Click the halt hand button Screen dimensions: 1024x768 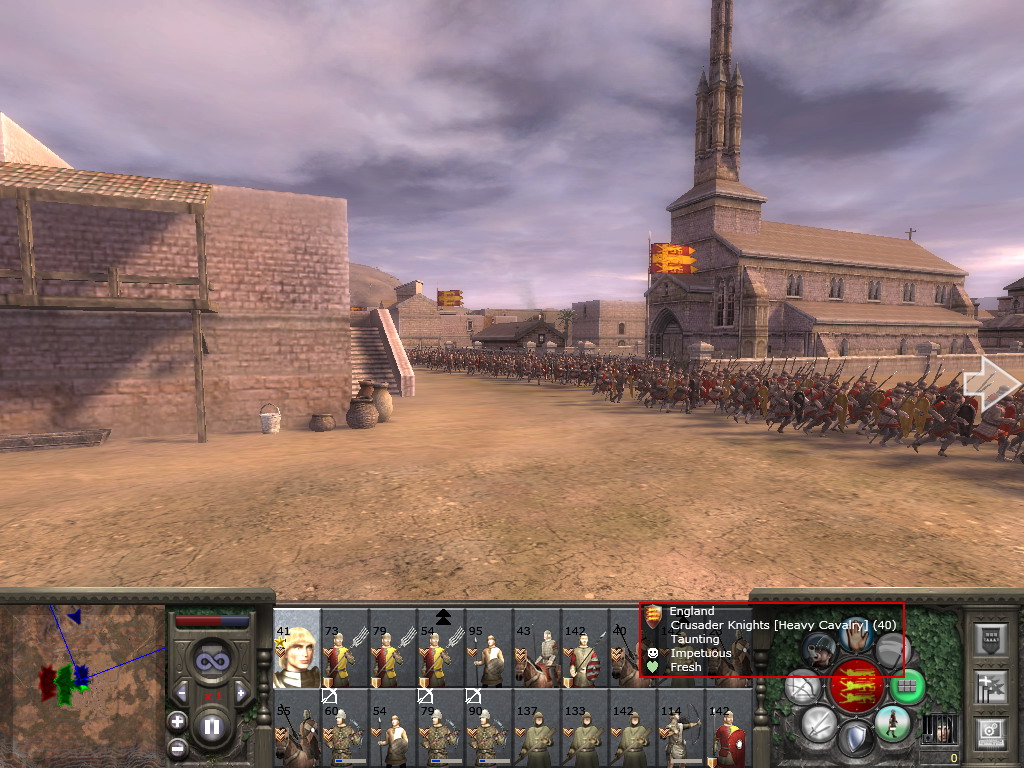(855, 634)
